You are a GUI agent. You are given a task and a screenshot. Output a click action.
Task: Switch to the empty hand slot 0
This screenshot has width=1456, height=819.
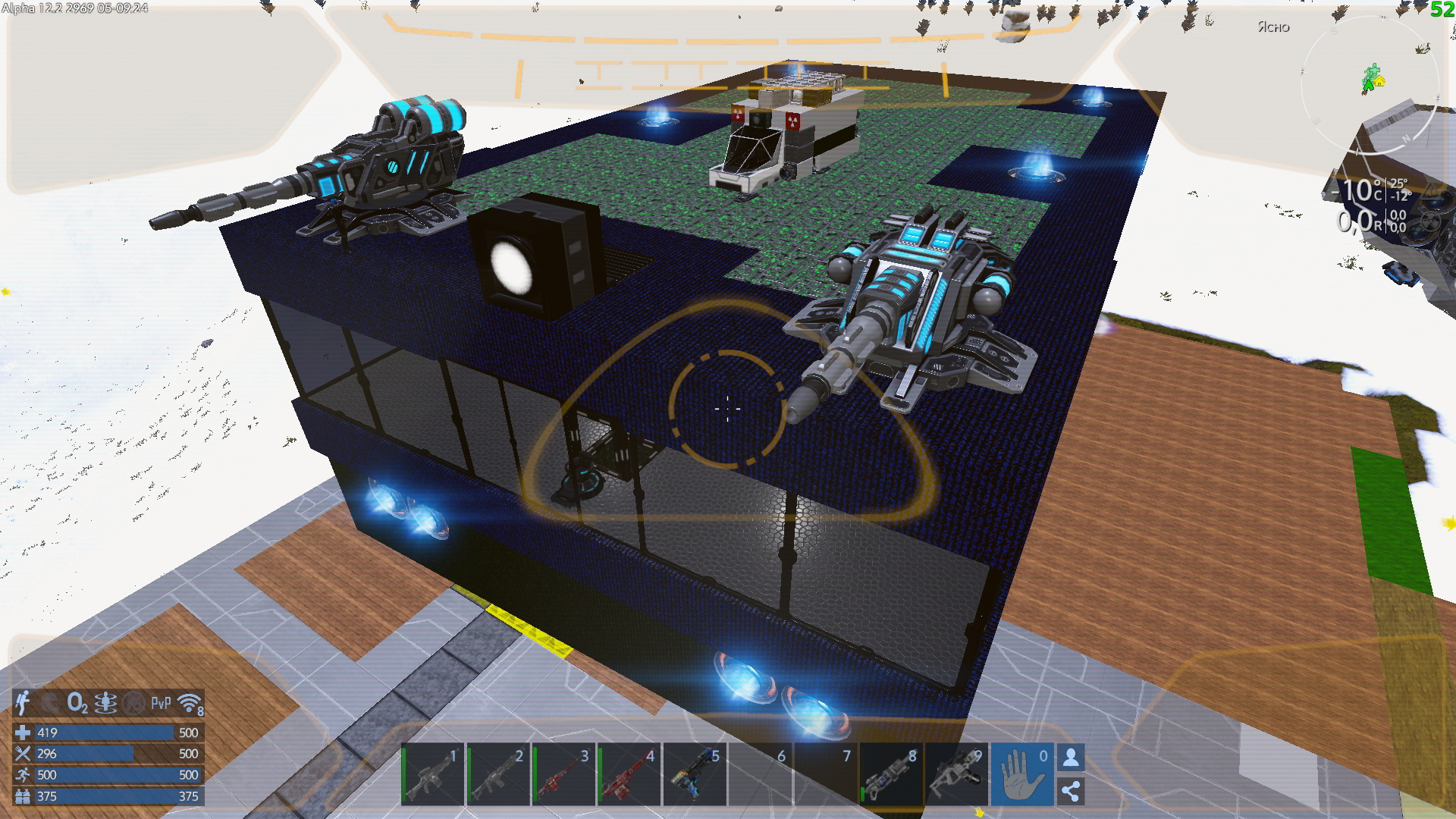tap(1021, 774)
